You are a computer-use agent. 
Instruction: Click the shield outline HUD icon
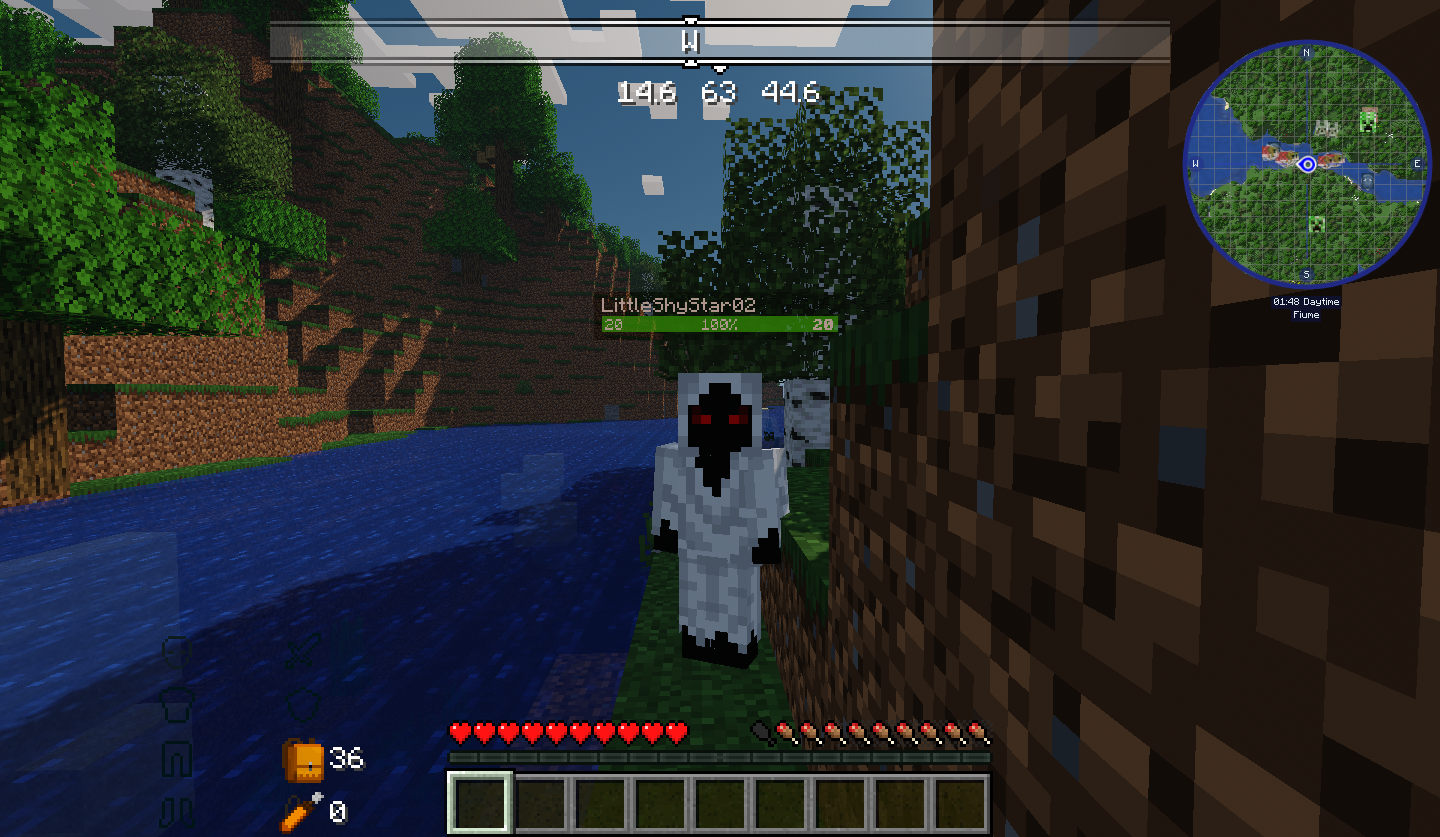tap(303, 706)
